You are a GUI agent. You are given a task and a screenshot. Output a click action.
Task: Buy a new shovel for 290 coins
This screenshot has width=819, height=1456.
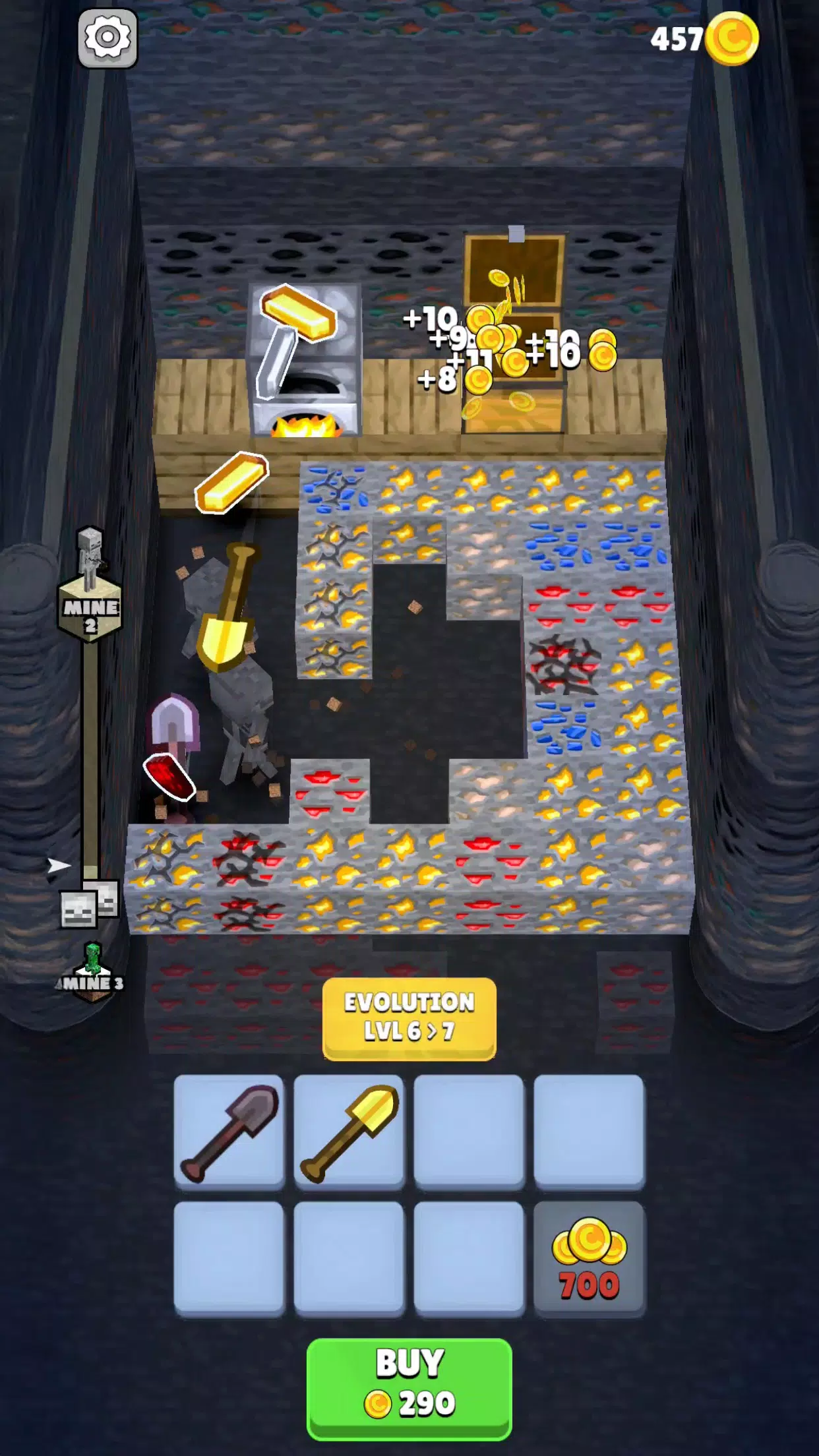pyautogui.click(x=409, y=1387)
